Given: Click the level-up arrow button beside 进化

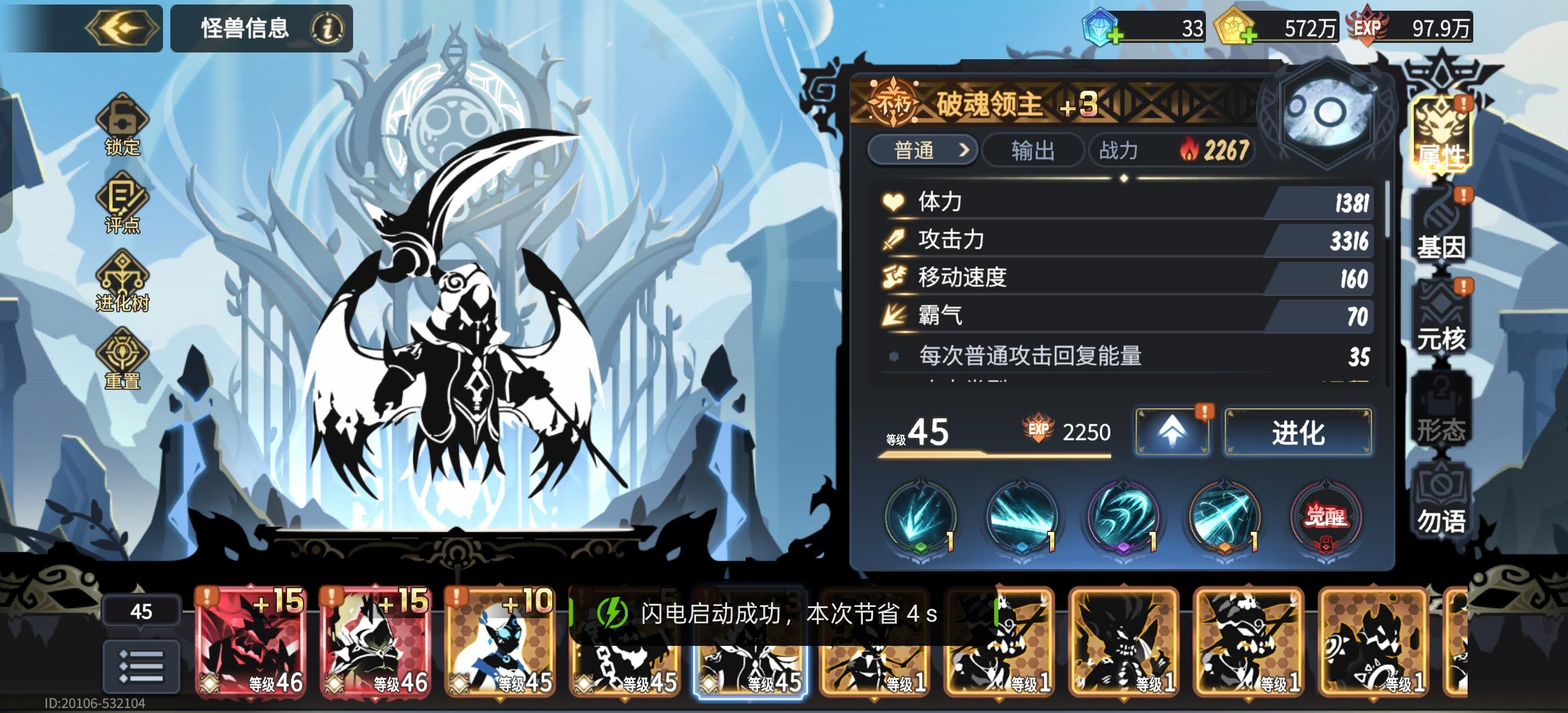Looking at the screenshot, I should coord(1171,431).
